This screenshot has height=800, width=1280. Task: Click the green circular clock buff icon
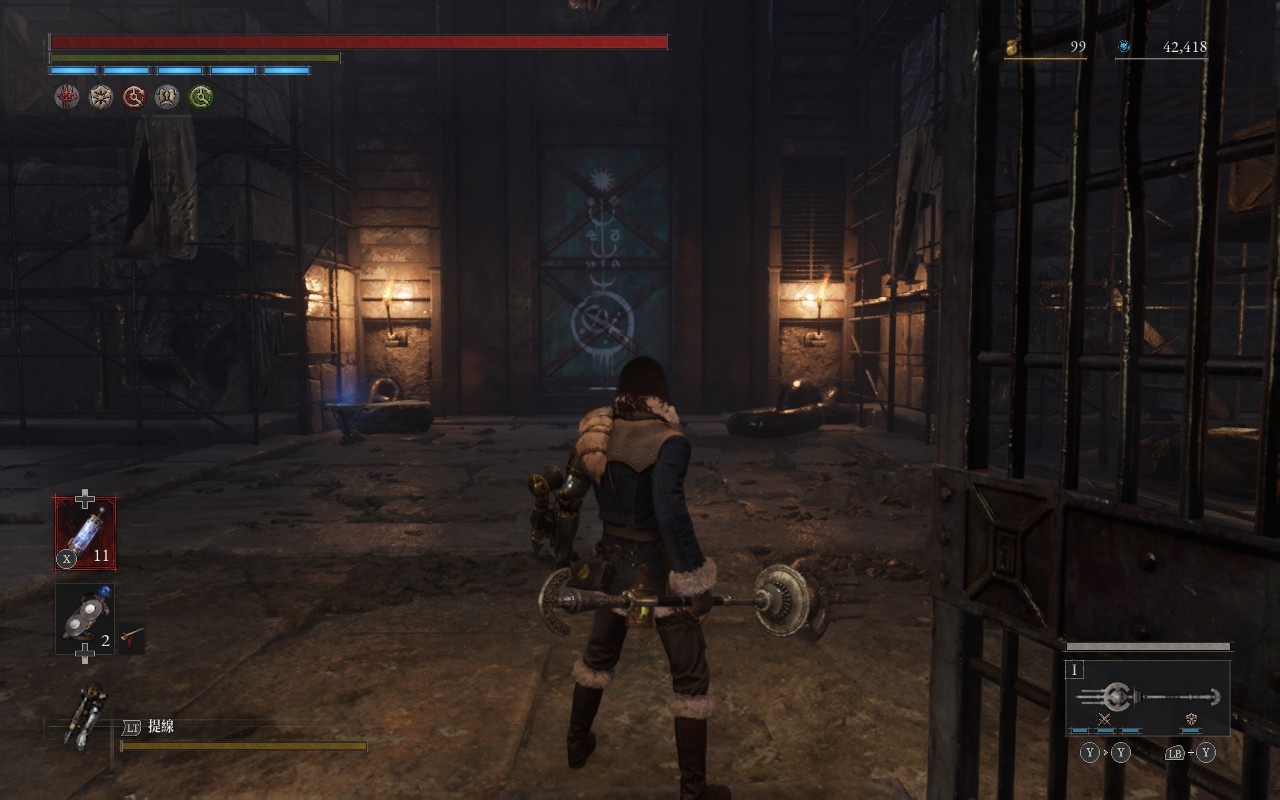tap(202, 97)
